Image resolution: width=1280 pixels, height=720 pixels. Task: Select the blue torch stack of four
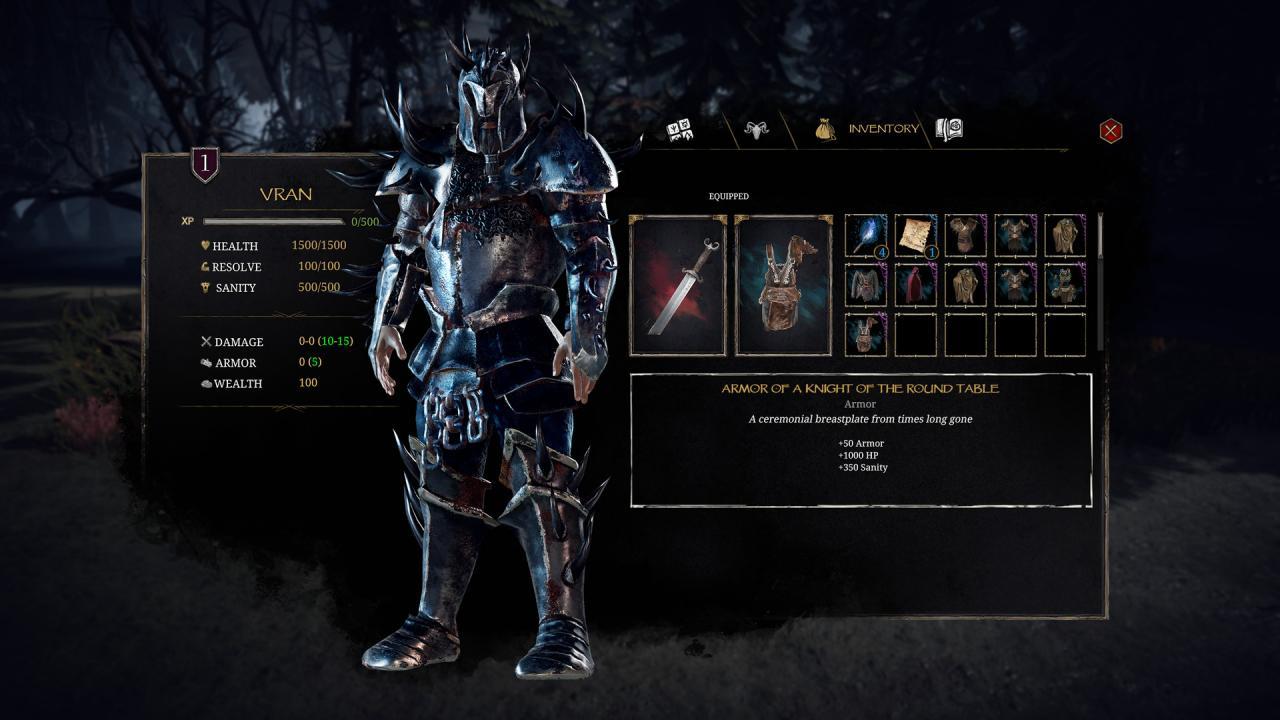click(866, 236)
